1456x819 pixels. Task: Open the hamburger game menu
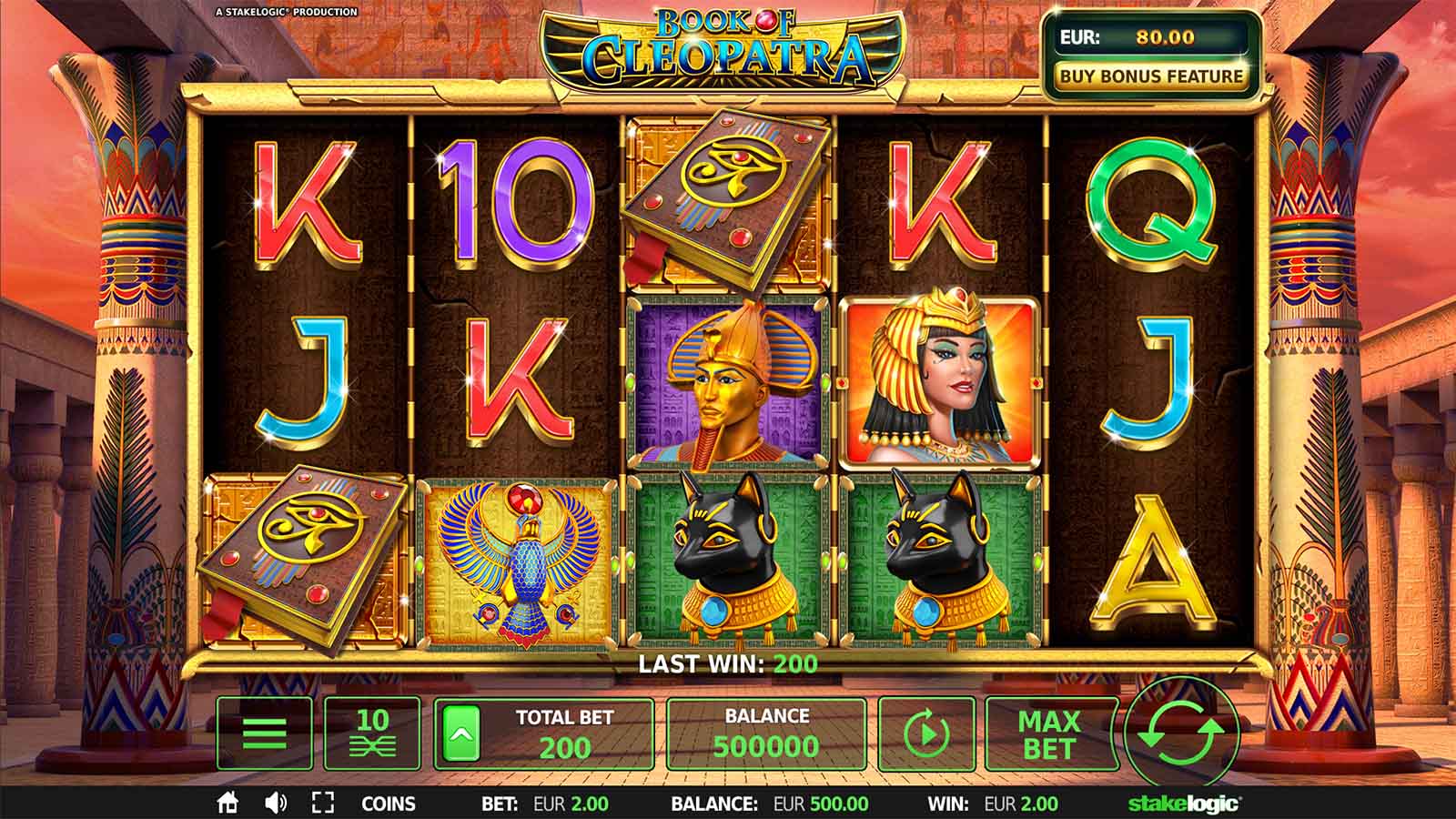262,734
